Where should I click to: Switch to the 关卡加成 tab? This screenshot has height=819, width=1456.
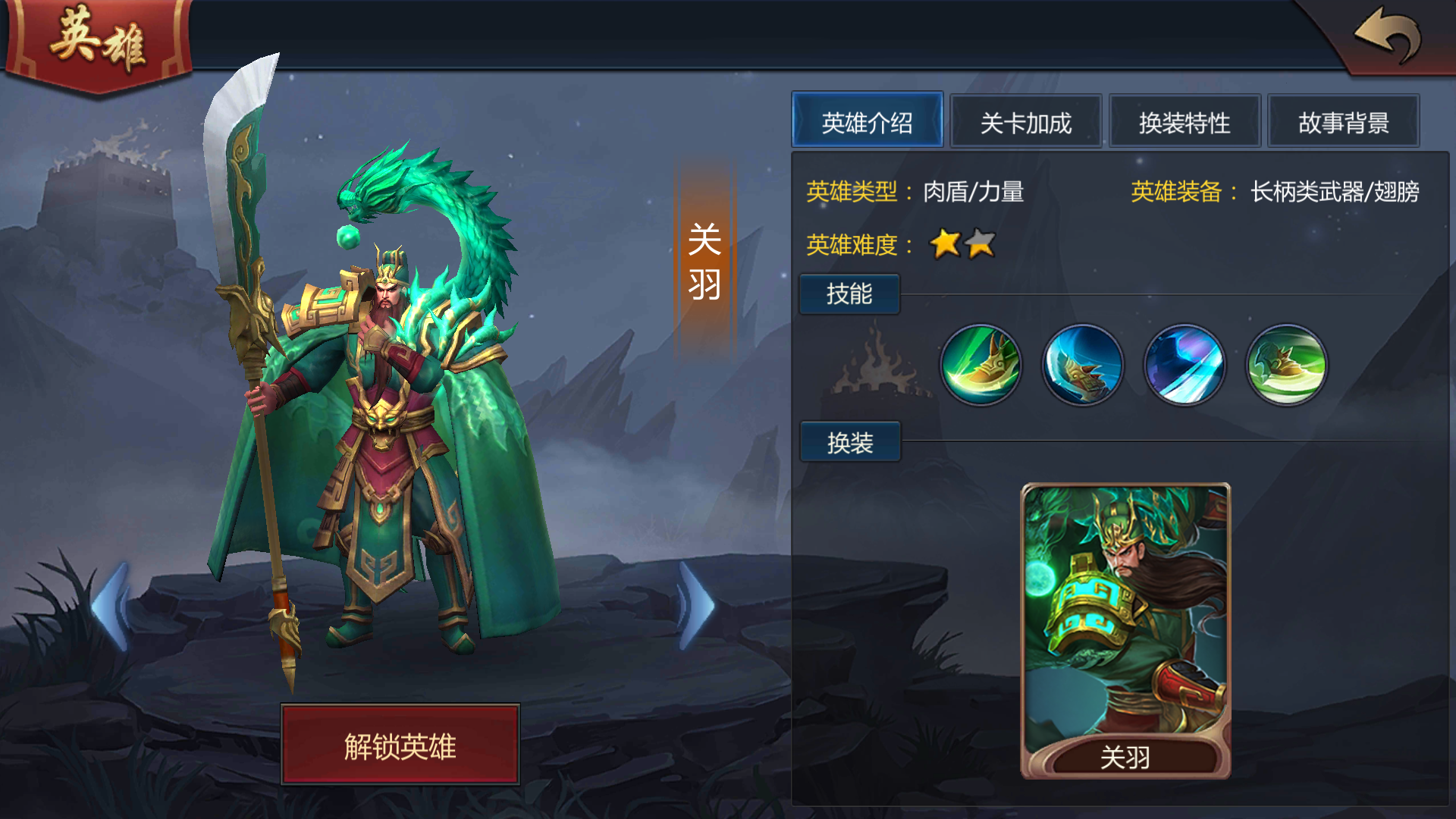[1026, 121]
